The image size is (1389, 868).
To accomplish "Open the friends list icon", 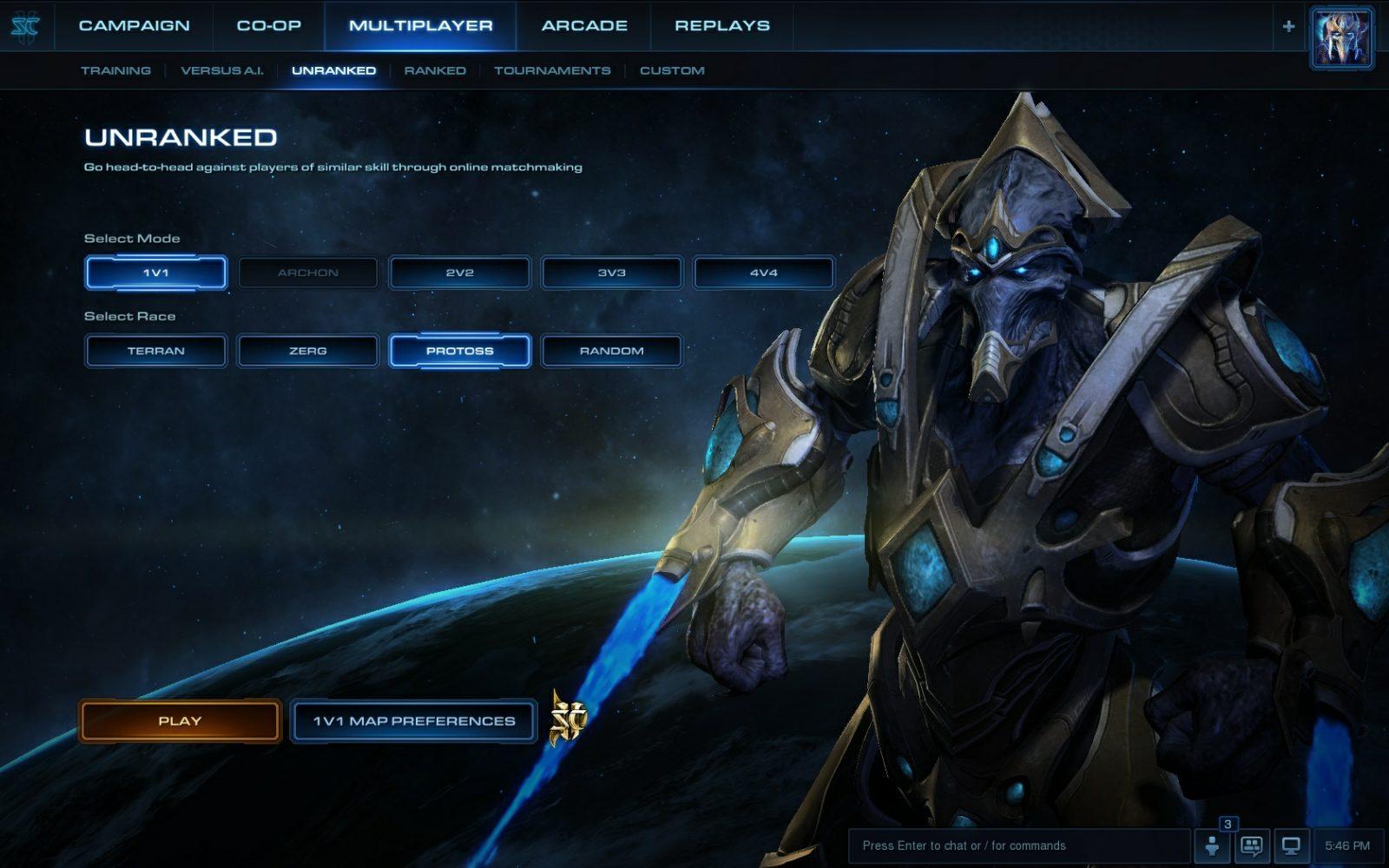I will pyautogui.click(x=1212, y=845).
